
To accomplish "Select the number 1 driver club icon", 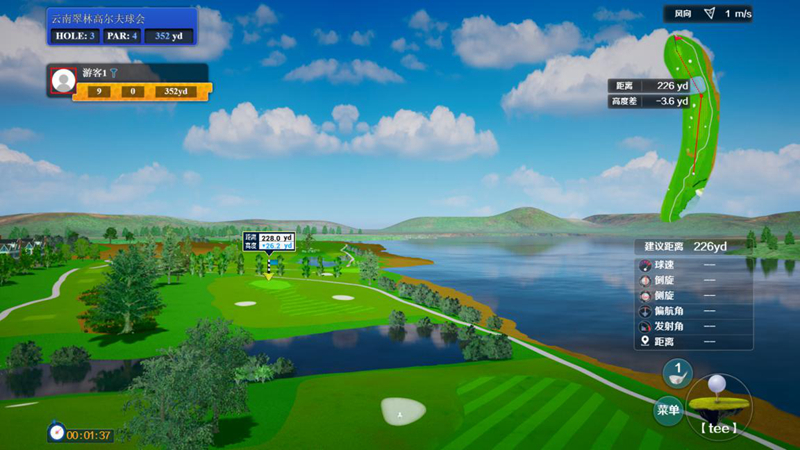I will [x=677, y=374].
